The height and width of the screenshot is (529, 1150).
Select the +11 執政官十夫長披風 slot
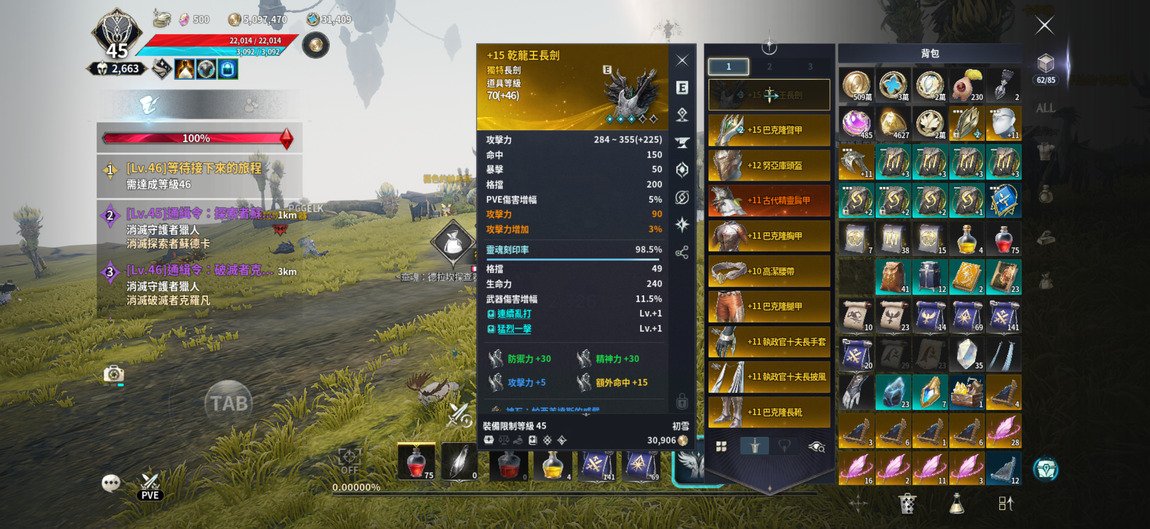tap(769, 376)
